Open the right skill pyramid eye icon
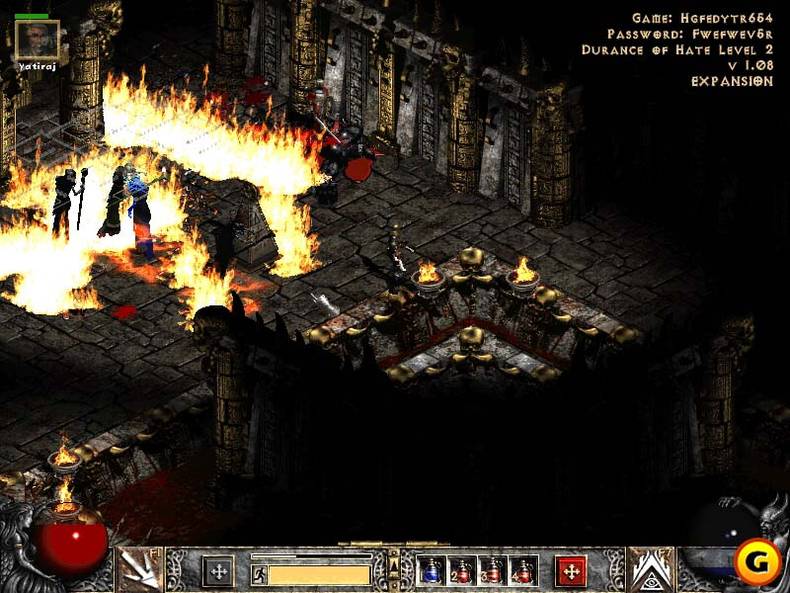 tap(650, 570)
